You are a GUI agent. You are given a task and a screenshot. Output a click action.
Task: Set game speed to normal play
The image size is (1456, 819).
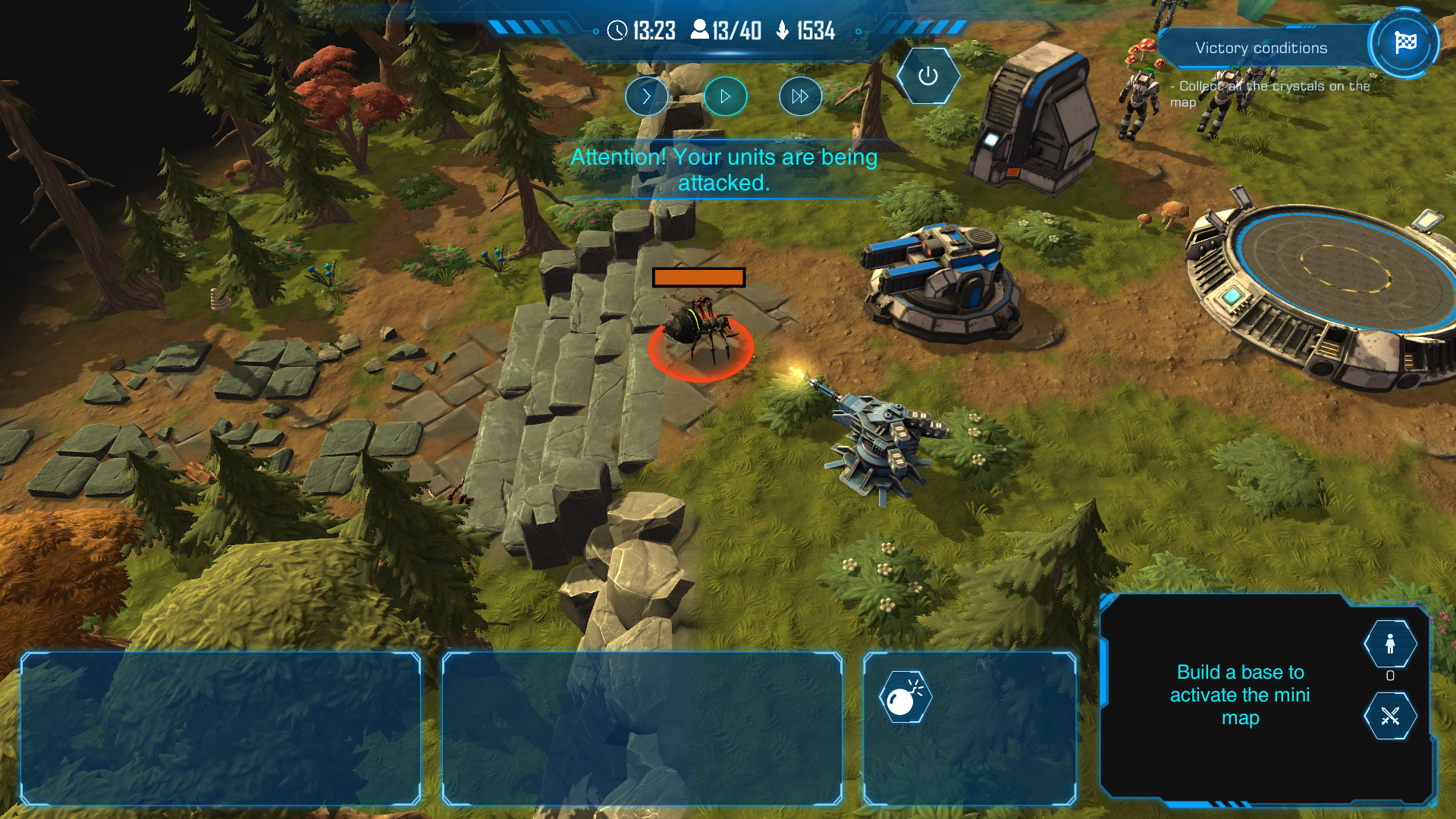pyautogui.click(x=725, y=96)
